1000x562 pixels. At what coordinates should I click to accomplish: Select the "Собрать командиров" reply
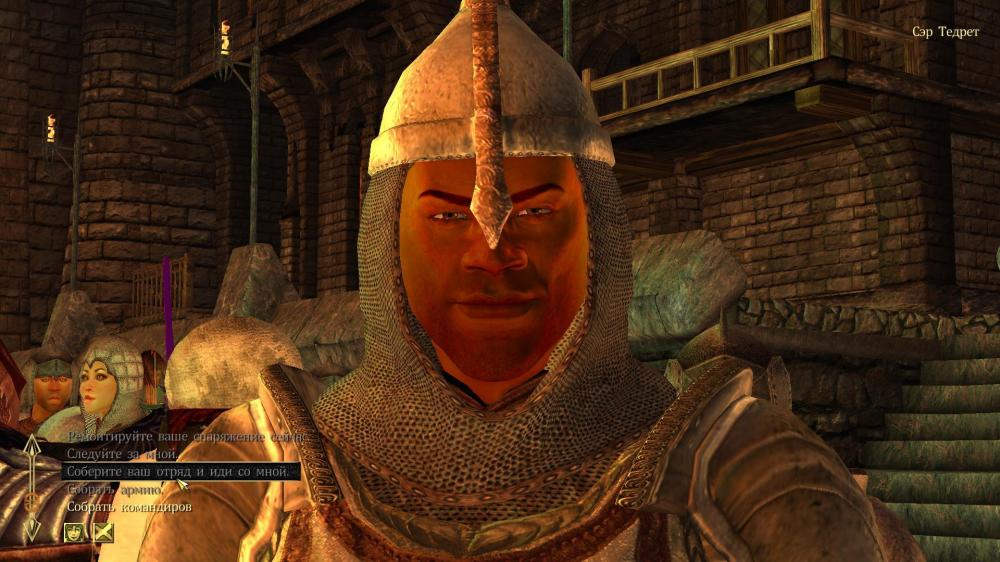(129, 507)
